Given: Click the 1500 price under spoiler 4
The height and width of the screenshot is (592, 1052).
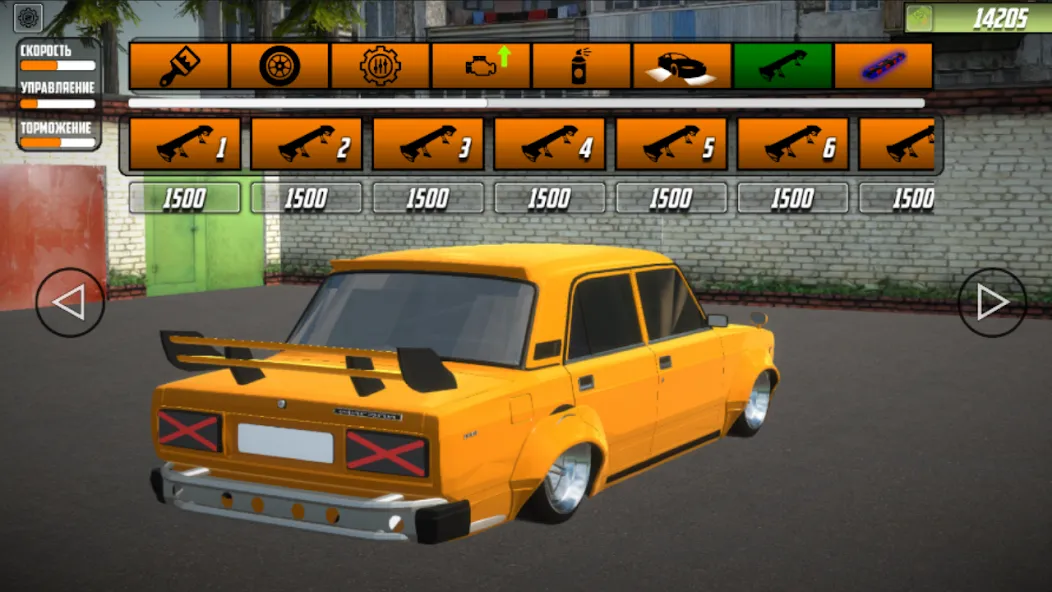Looking at the screenshot, I should click(550, 198).
